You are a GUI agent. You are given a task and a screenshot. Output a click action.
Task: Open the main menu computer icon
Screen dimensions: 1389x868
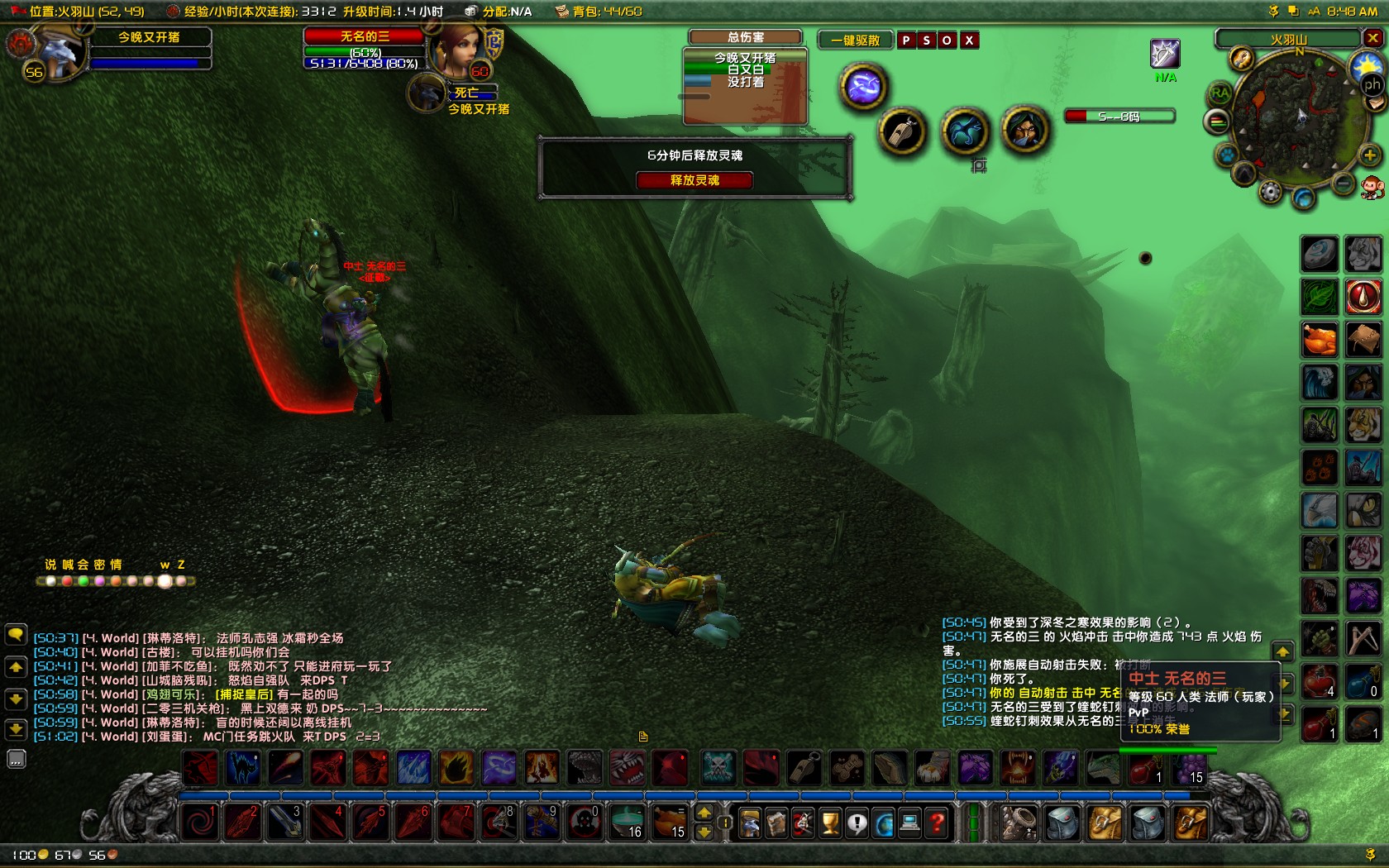coord(909,824)
